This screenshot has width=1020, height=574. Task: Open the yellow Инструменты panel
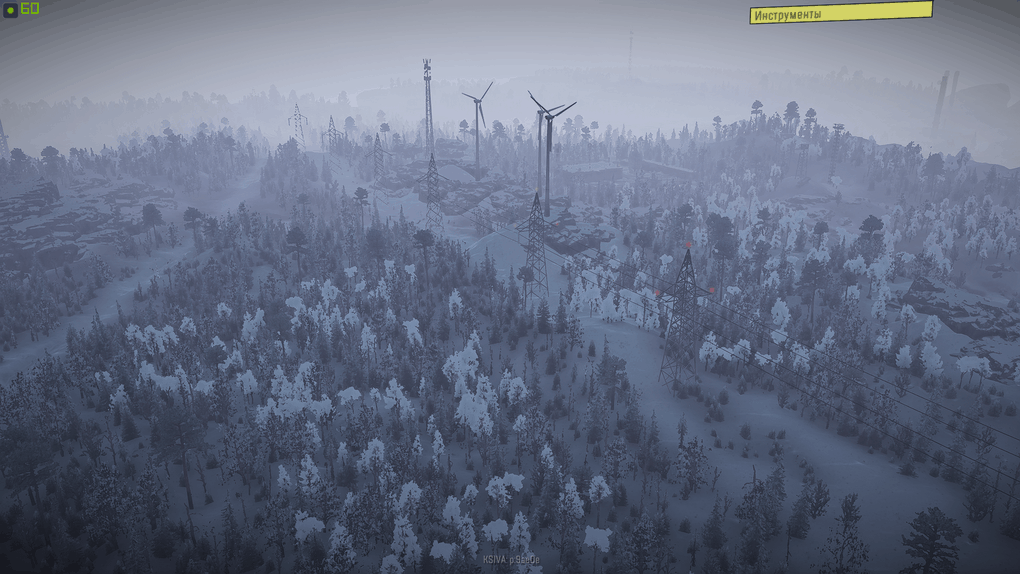pyautogui.click(x=840, y=13)
